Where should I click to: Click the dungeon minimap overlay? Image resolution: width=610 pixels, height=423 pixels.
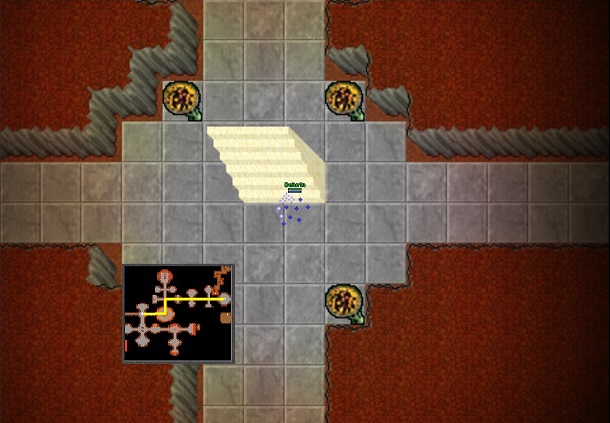178,312
